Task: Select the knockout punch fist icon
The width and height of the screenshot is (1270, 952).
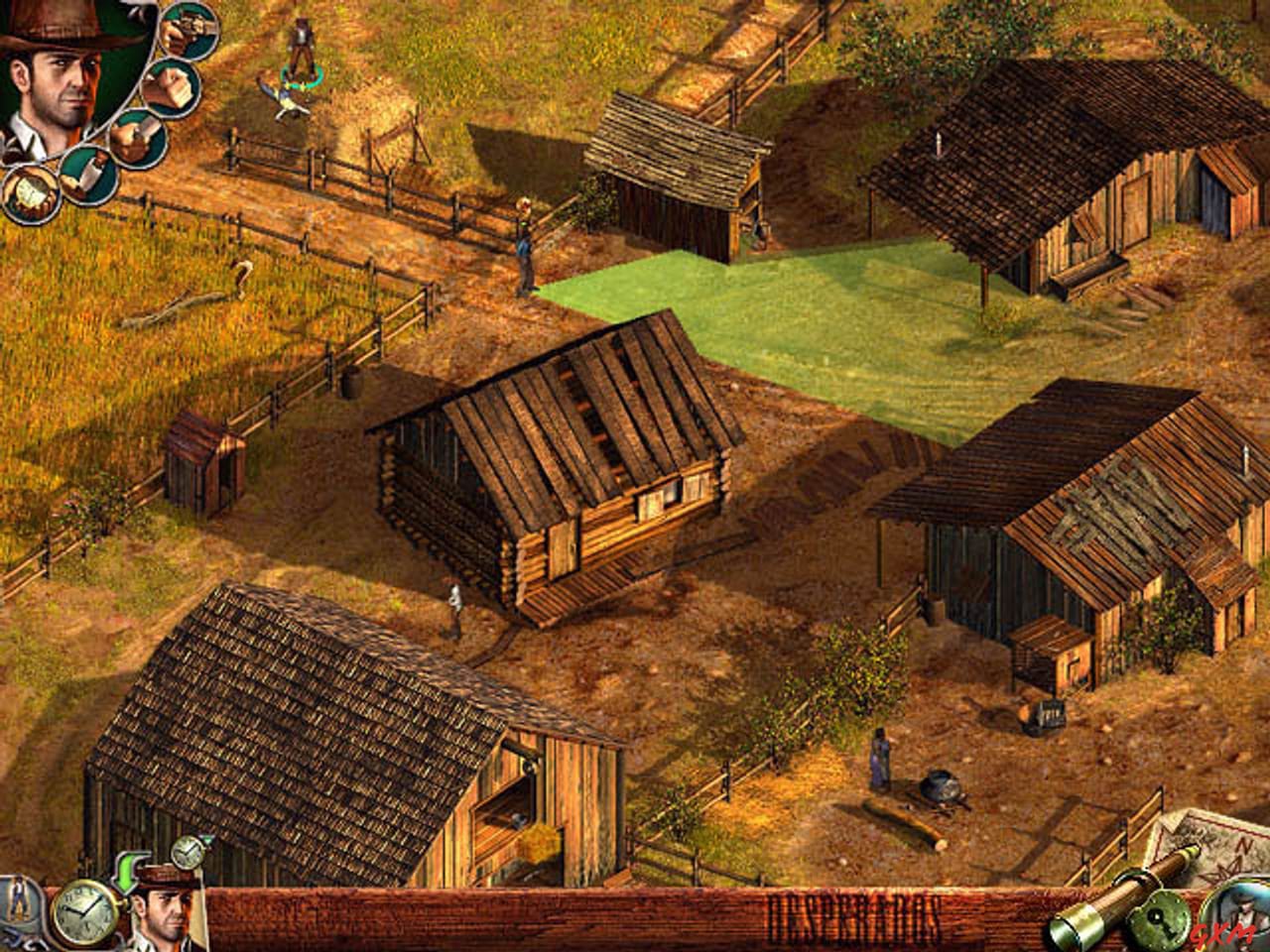Action: 169,88
